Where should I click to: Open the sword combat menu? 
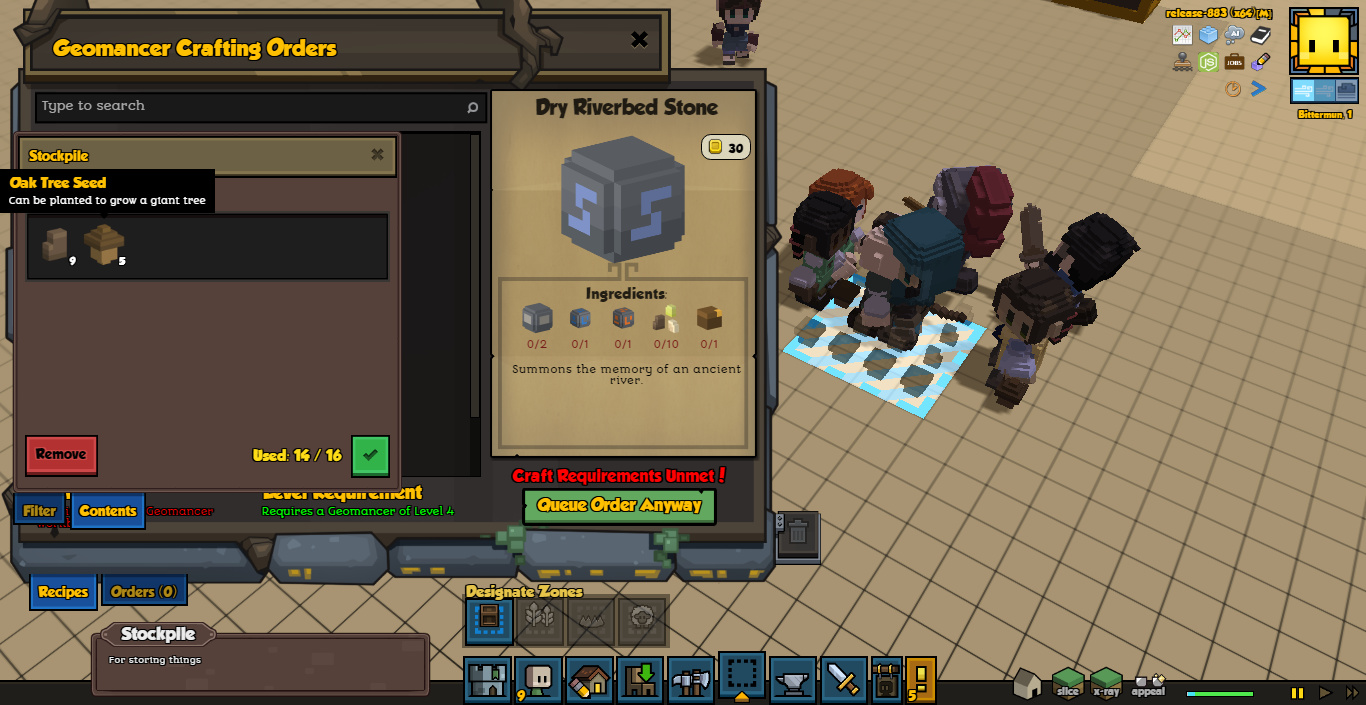point(844,680)
